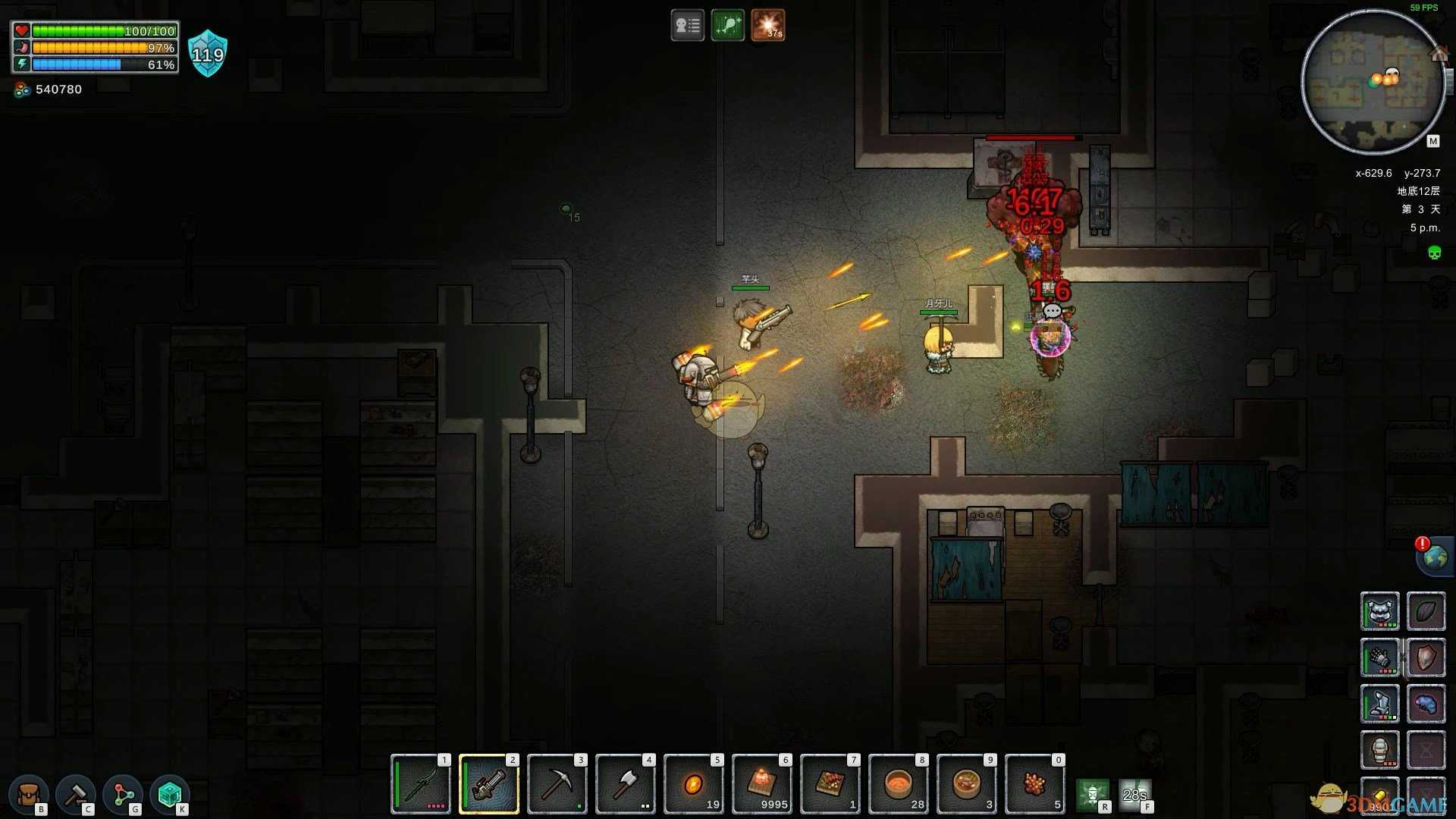
Task: Select the stew bowl in slot 9
Action: [967, 785]
